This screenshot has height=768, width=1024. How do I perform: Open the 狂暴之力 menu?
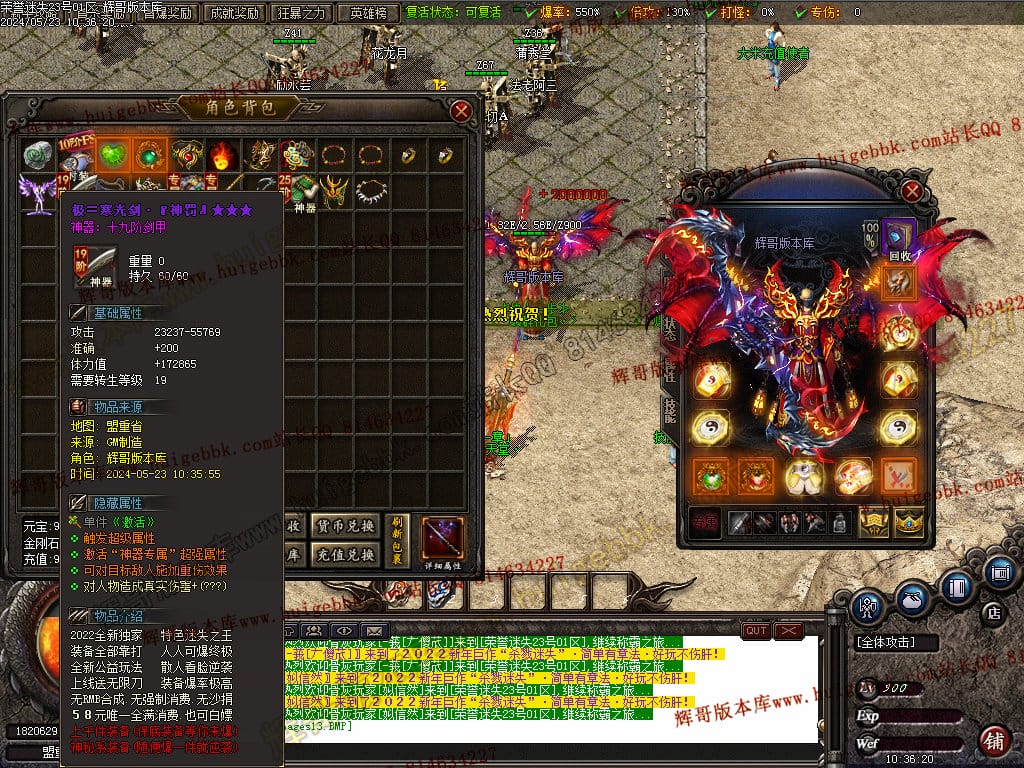tap(301, 13)
